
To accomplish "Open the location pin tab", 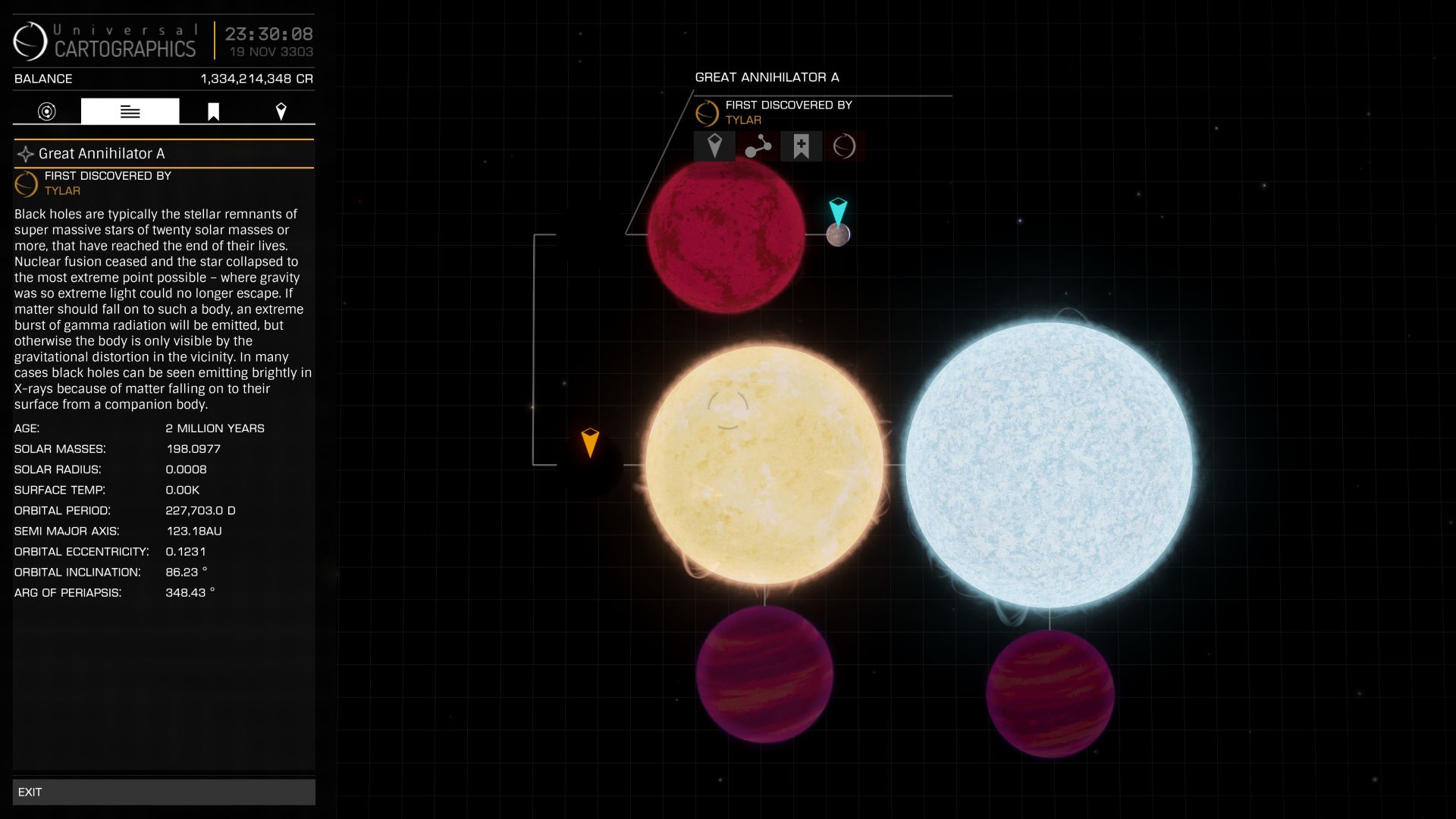I will coord(281,111).
